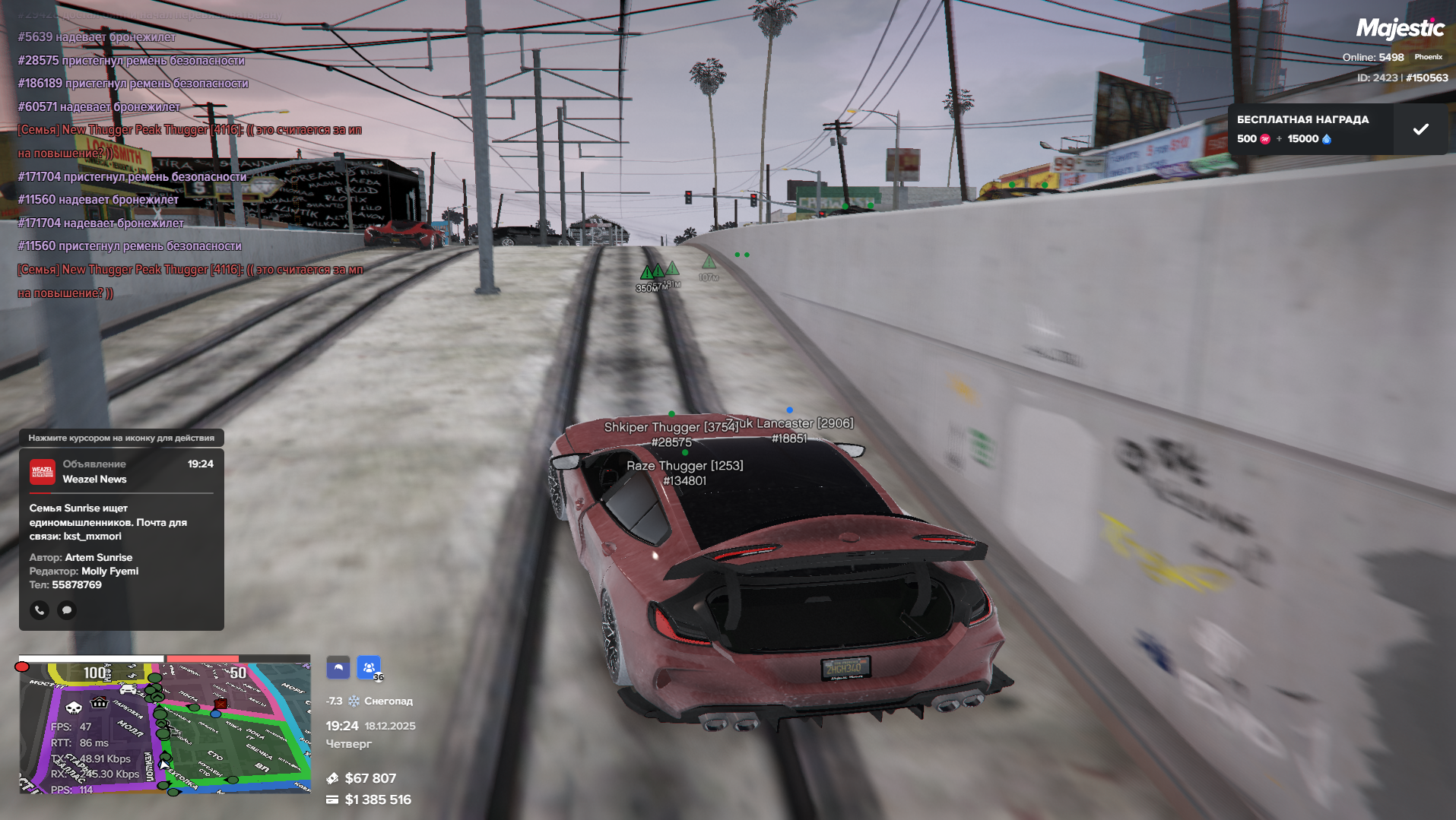Message the ad author via chat bubble
Screen dimensions: 1456x820
[x=67, y=609]
